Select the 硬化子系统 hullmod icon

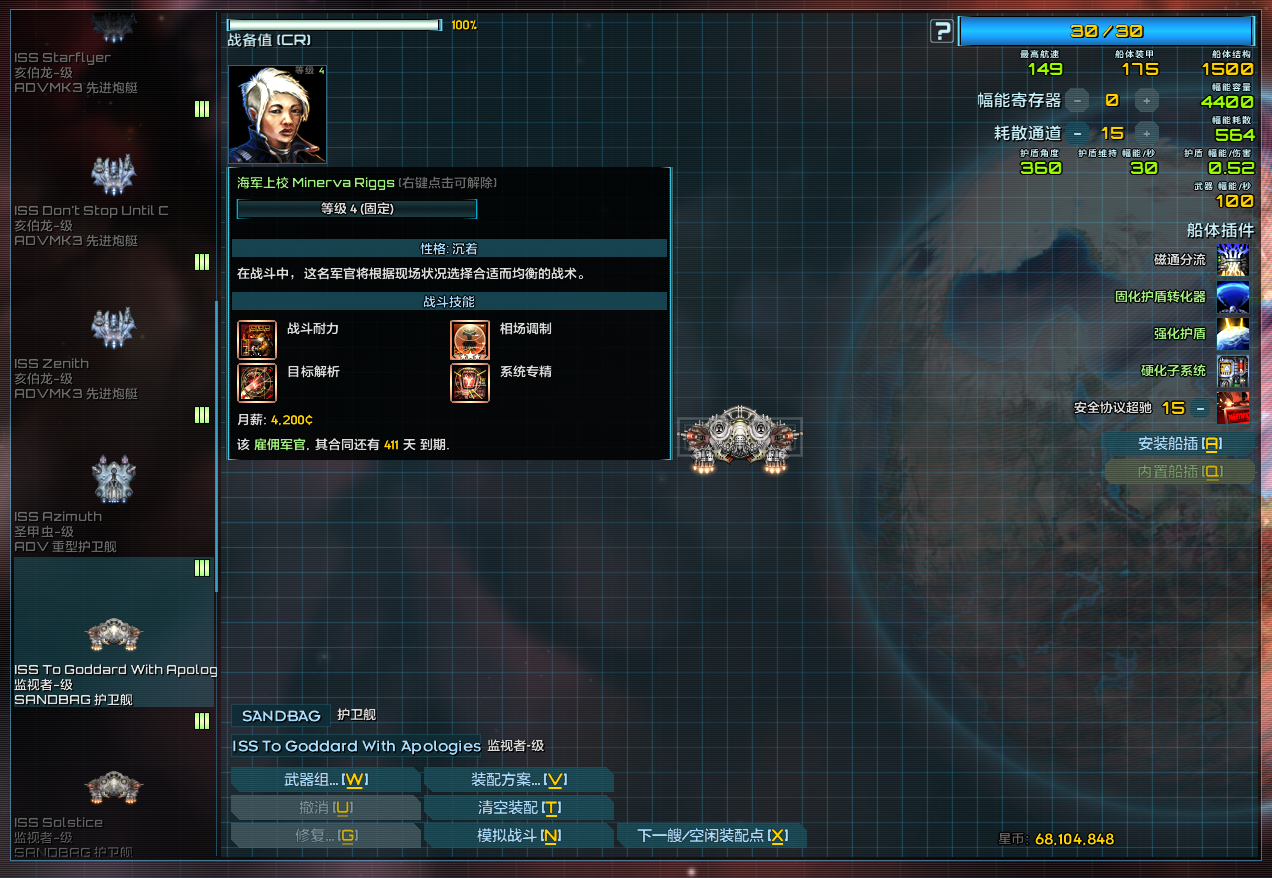tap(1233, 371)
